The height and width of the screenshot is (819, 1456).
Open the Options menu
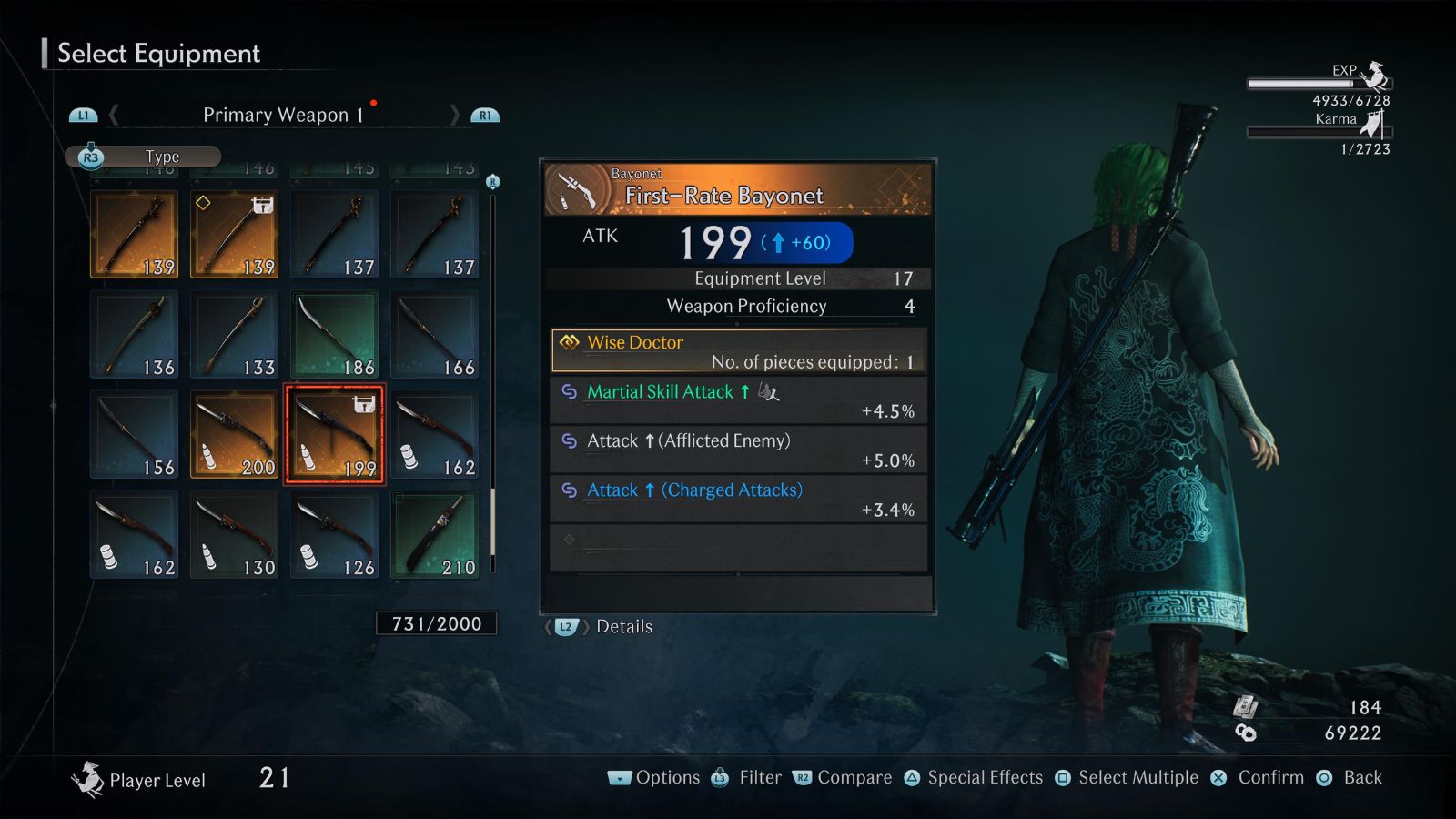655,778
